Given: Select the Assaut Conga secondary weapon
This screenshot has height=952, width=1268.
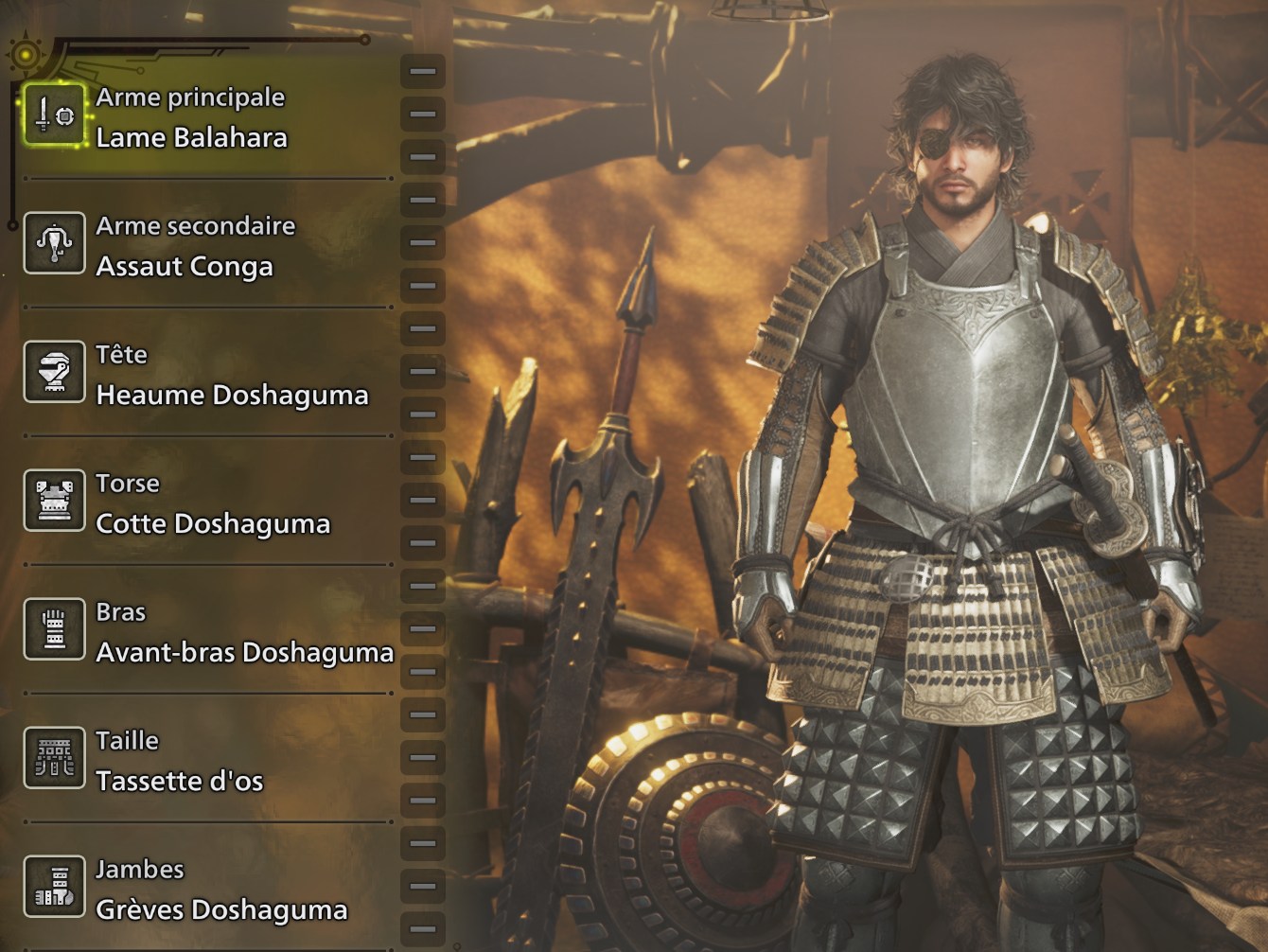Looking at the screenshot, I should [x=184, y=267].
